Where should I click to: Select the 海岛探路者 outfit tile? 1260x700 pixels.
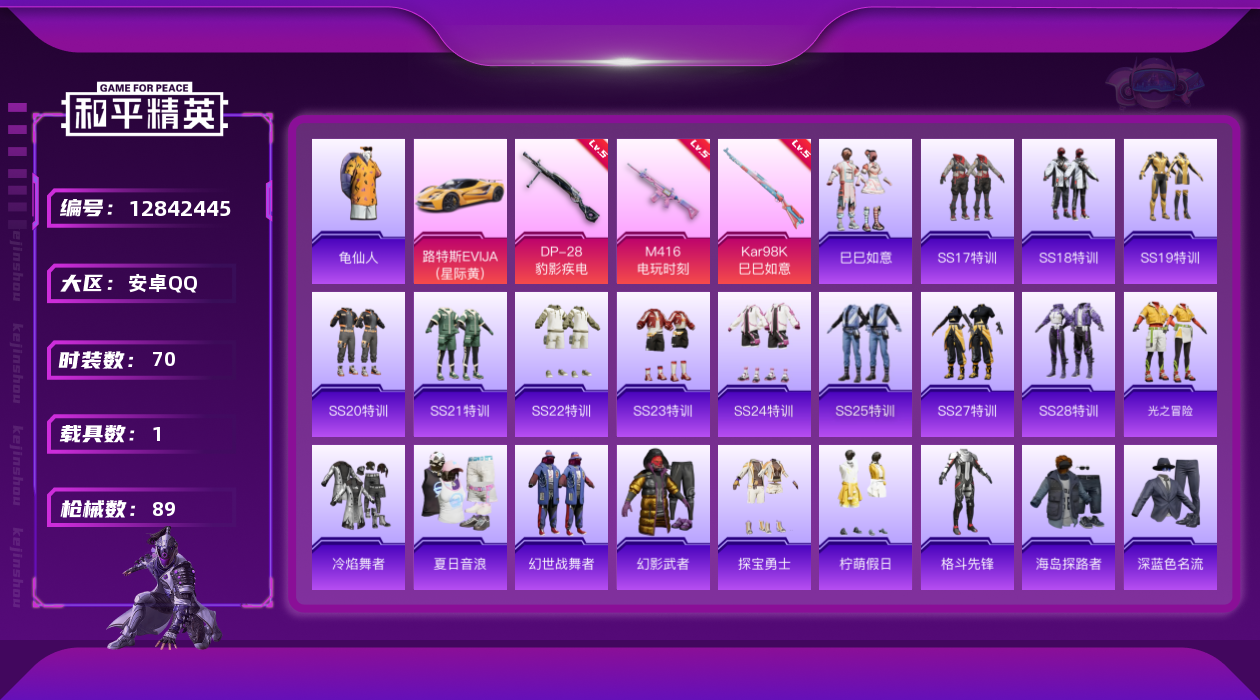coord(1068,517)
